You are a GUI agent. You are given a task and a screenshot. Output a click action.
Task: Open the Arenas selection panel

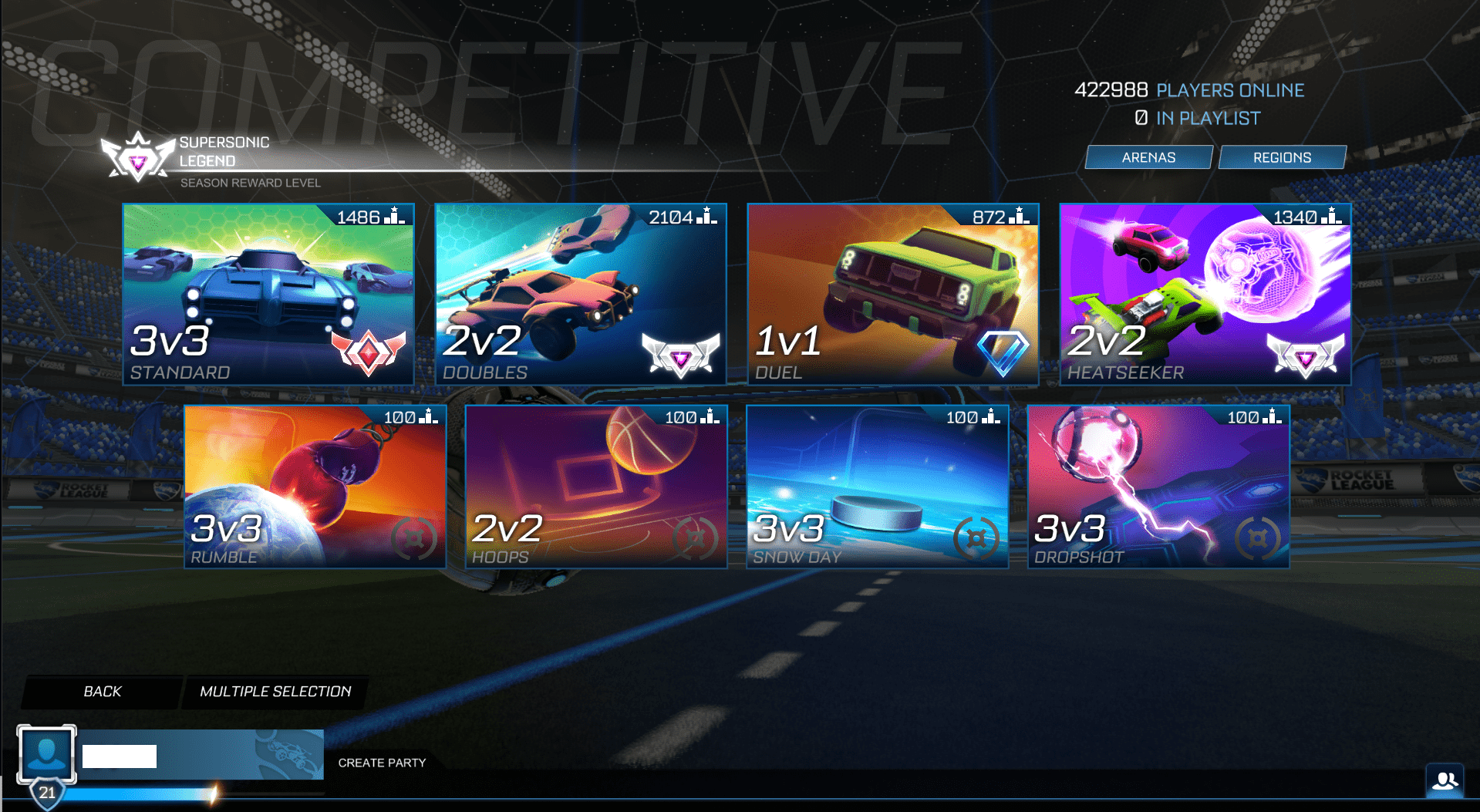(1148, 157)
